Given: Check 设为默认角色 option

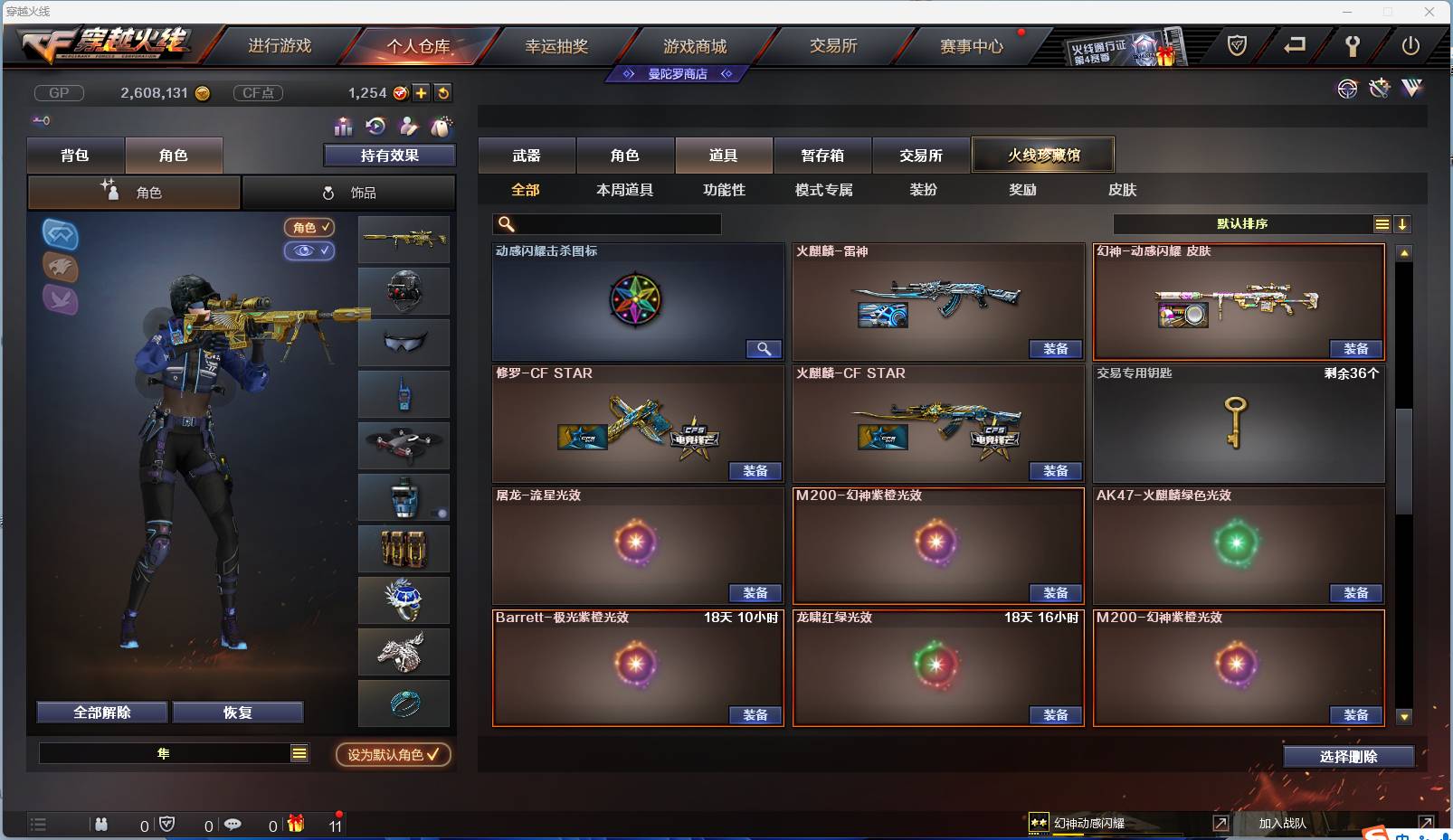Looking at the screenshot, I should pyautogui.click(x=392, y=755).
